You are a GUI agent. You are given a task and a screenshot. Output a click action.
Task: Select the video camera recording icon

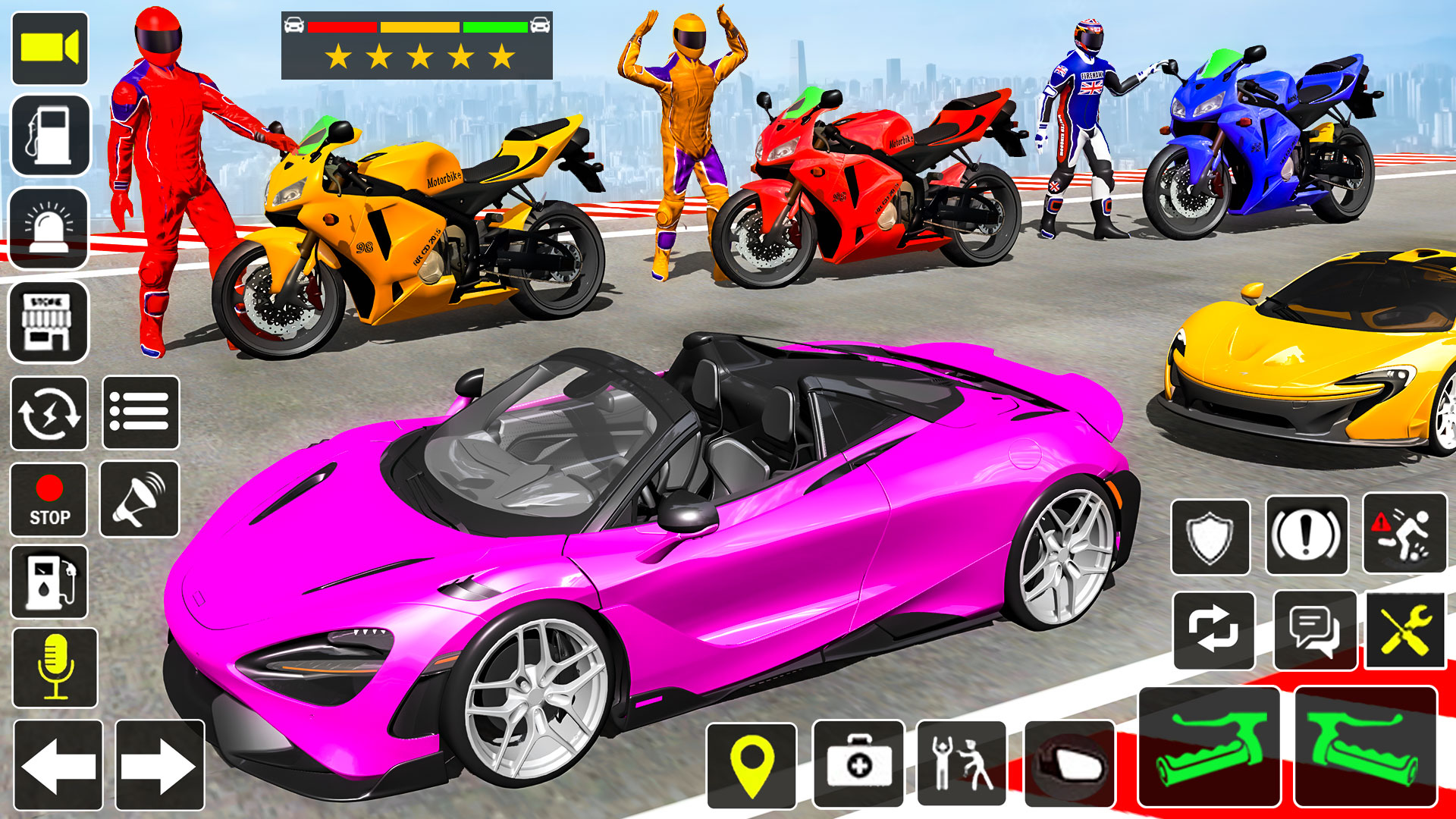pos(49,48)
